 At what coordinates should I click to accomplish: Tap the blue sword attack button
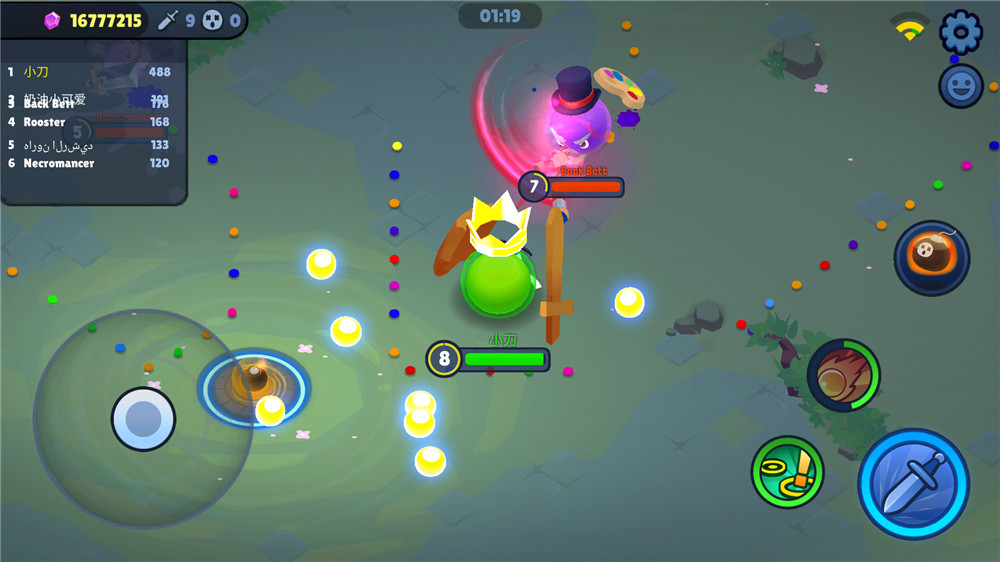[913, 485]
